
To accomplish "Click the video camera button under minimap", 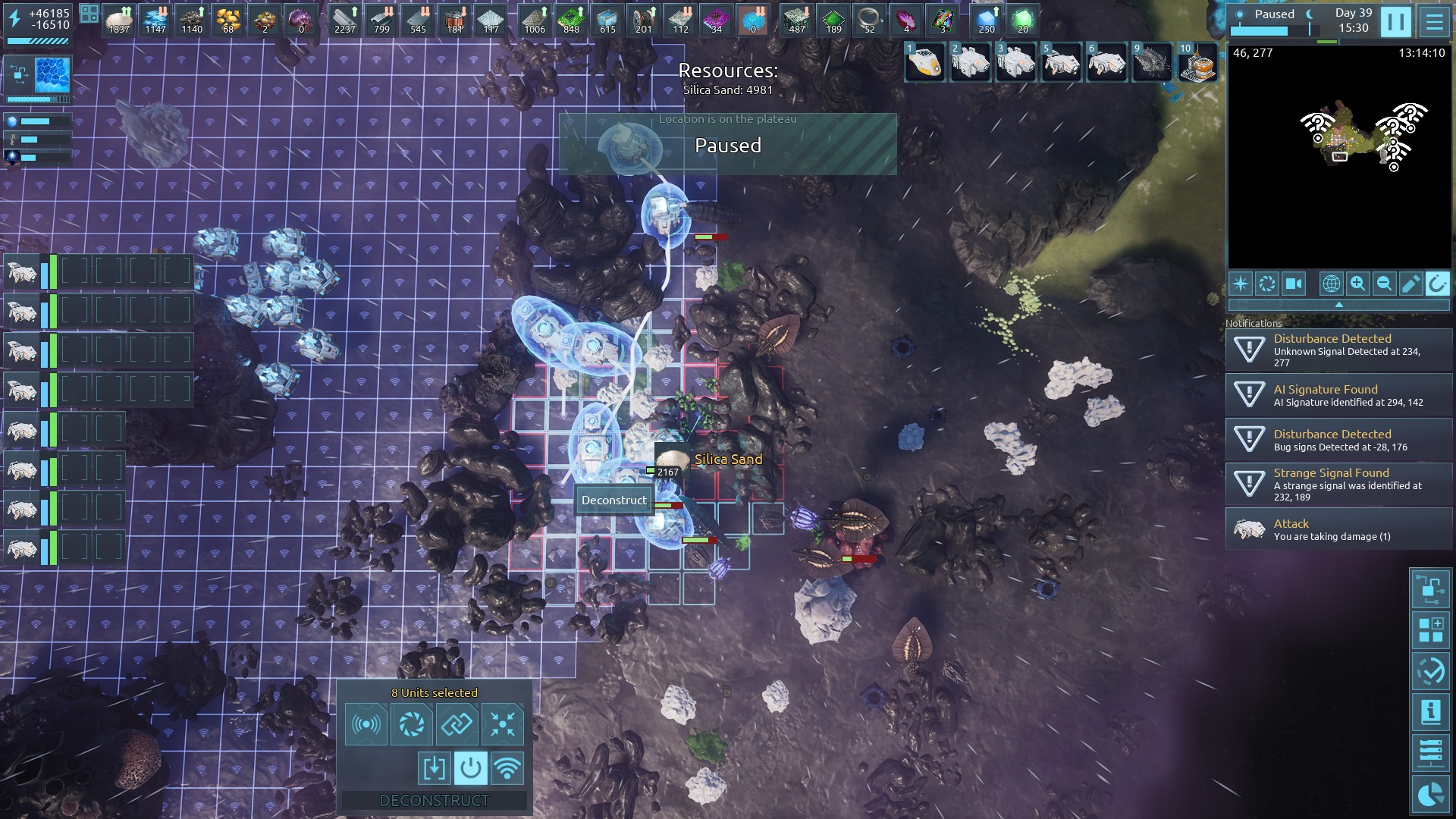I will pyautogui.click(x=1294, y=284).
